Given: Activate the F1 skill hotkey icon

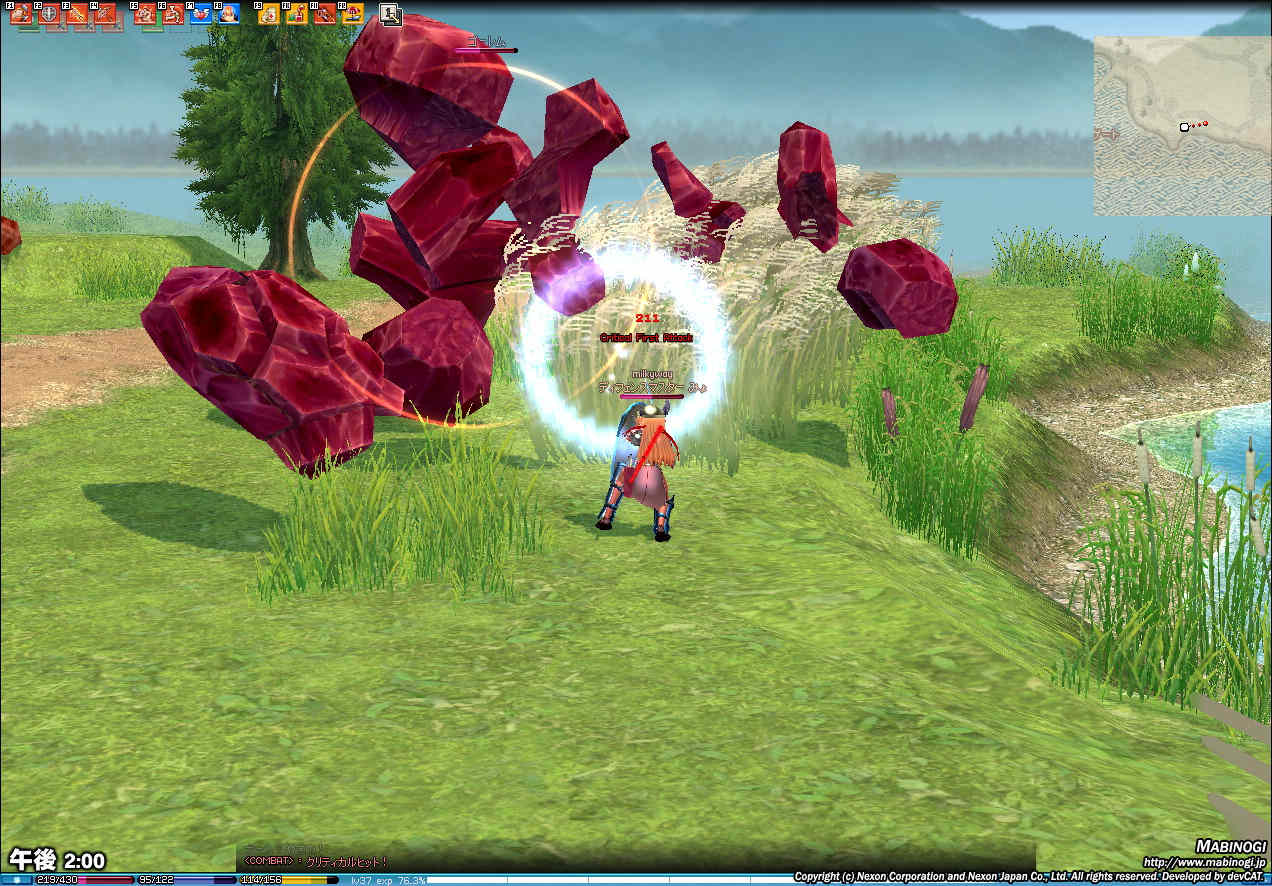Looking at the screenshot, I should click(x=20, y=14).
